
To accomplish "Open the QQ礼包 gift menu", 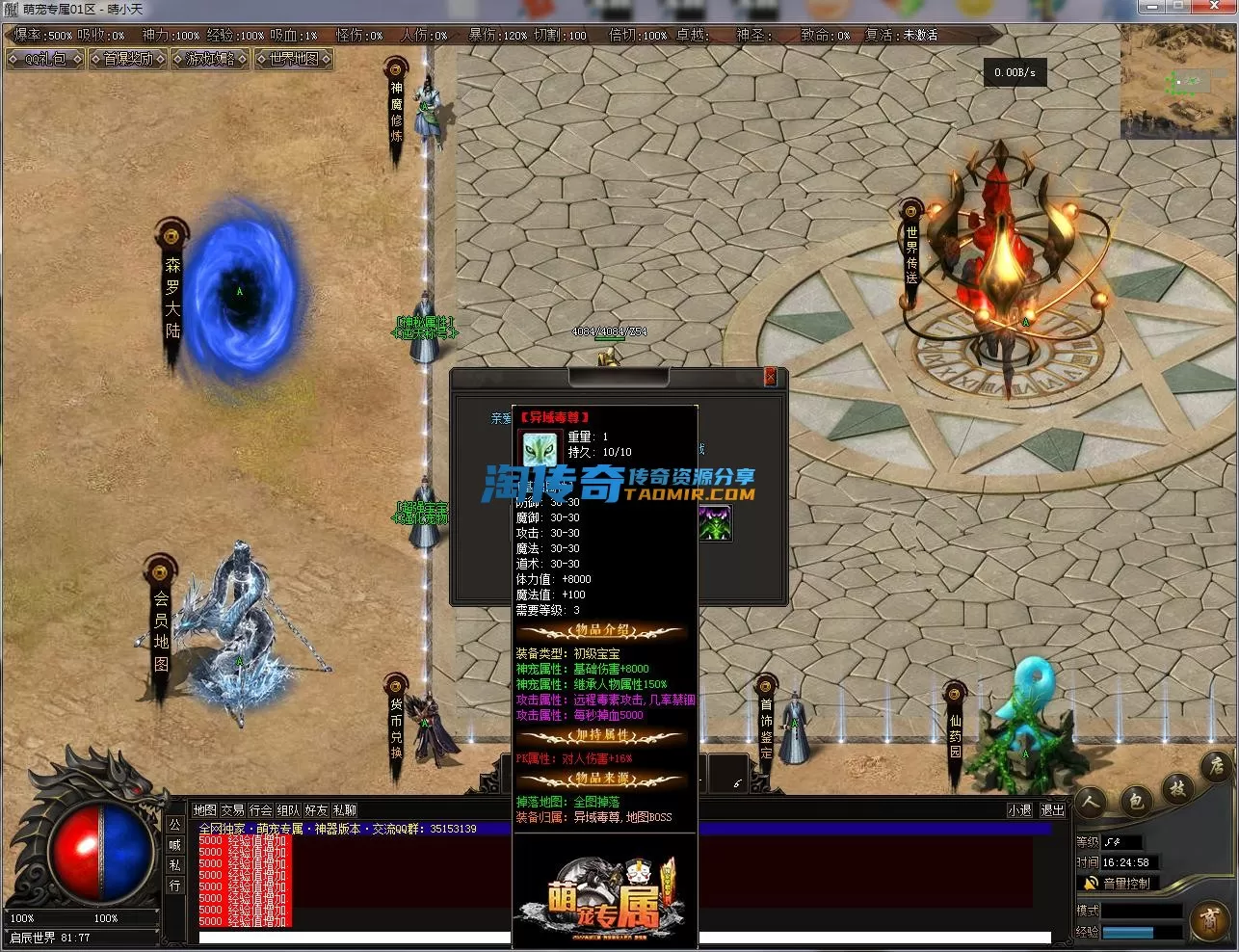I will click(45, 59).
